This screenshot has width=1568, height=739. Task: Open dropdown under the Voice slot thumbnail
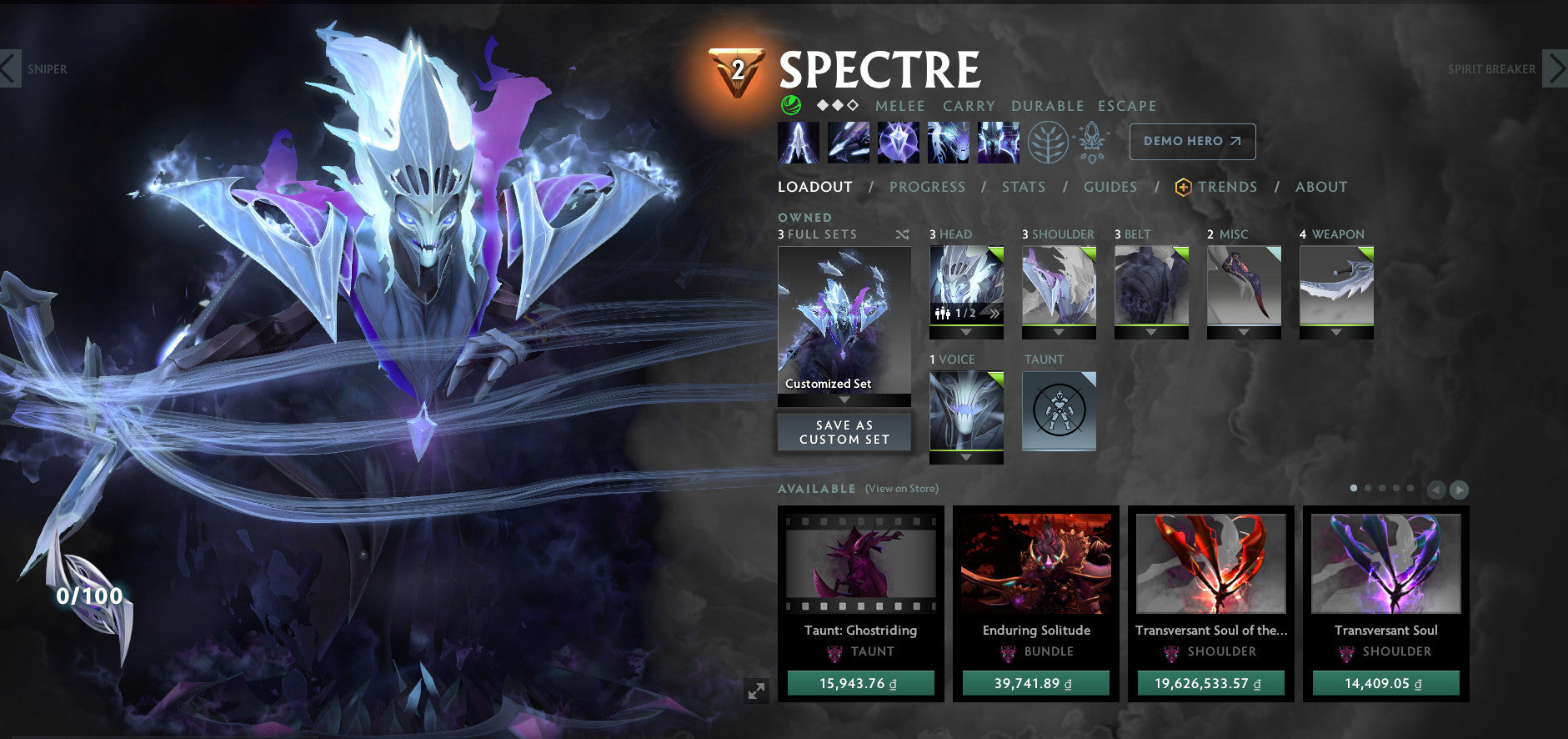[966, 458]
